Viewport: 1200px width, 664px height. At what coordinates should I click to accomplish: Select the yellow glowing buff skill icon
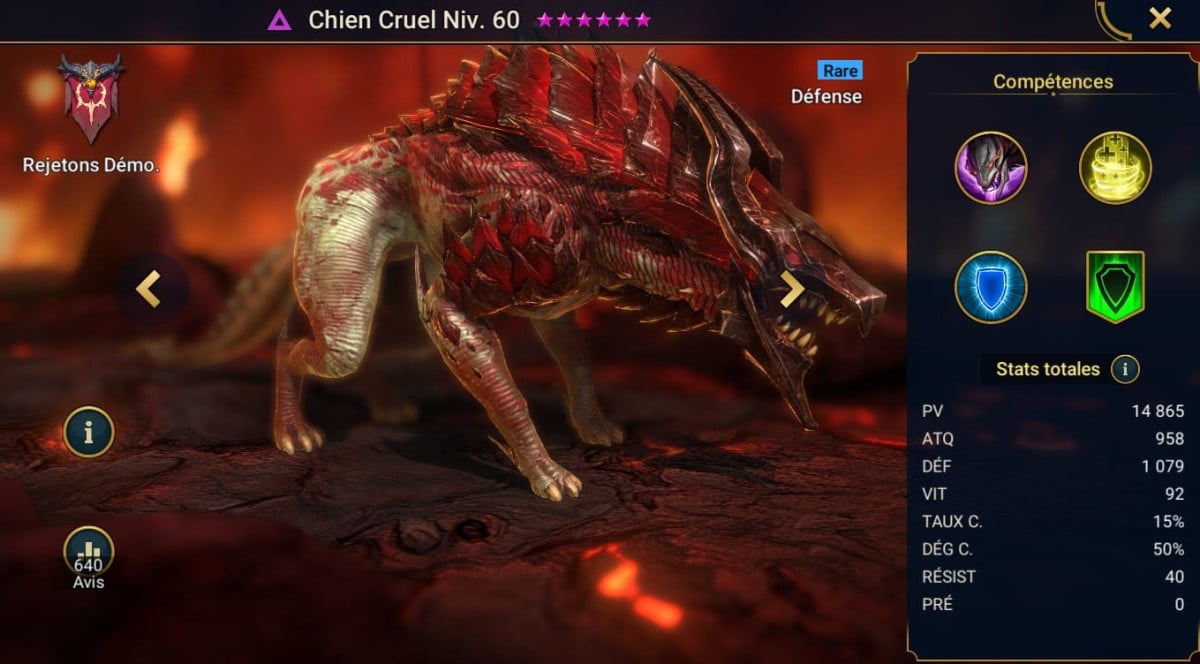1115,168
